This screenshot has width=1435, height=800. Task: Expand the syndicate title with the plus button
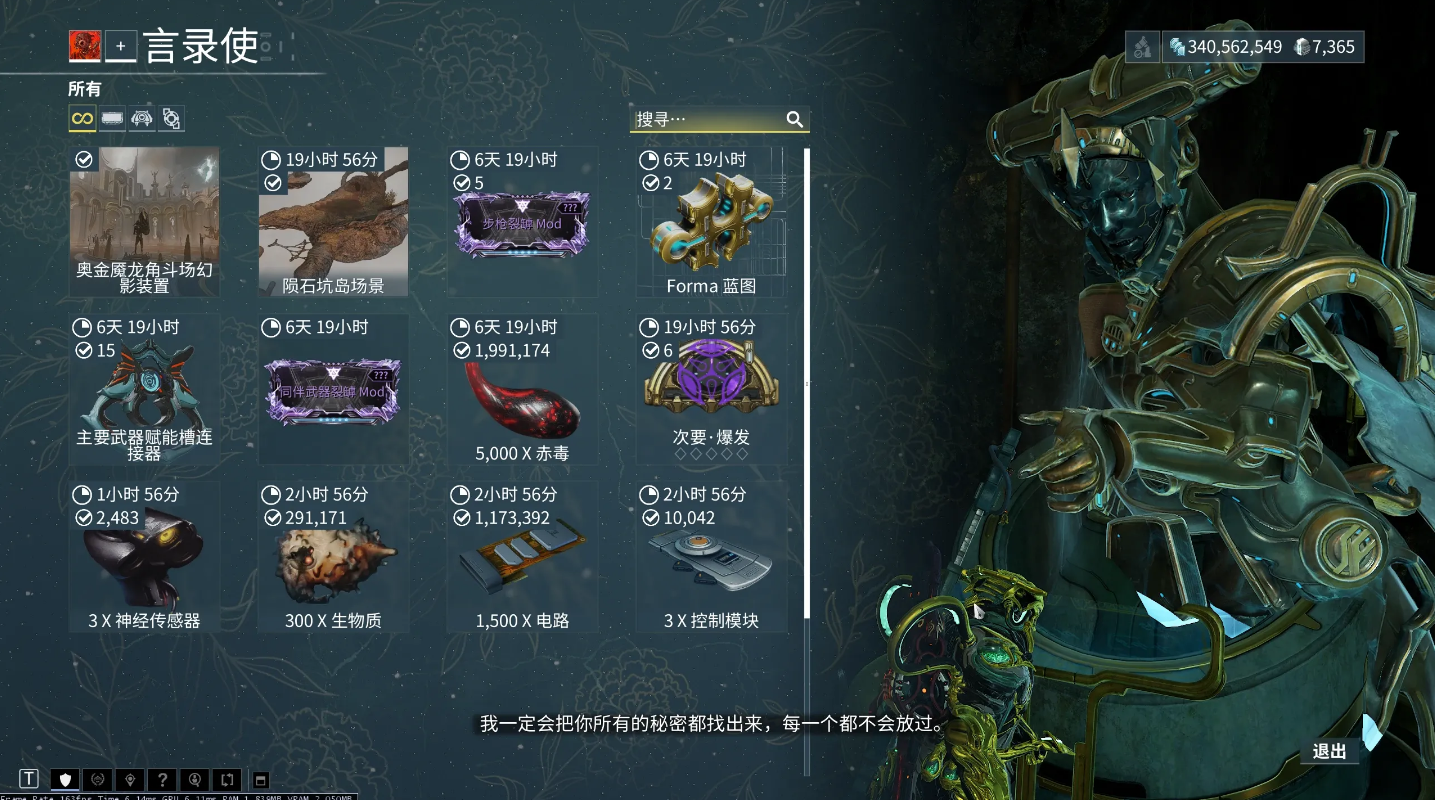[x=119, y=46]
